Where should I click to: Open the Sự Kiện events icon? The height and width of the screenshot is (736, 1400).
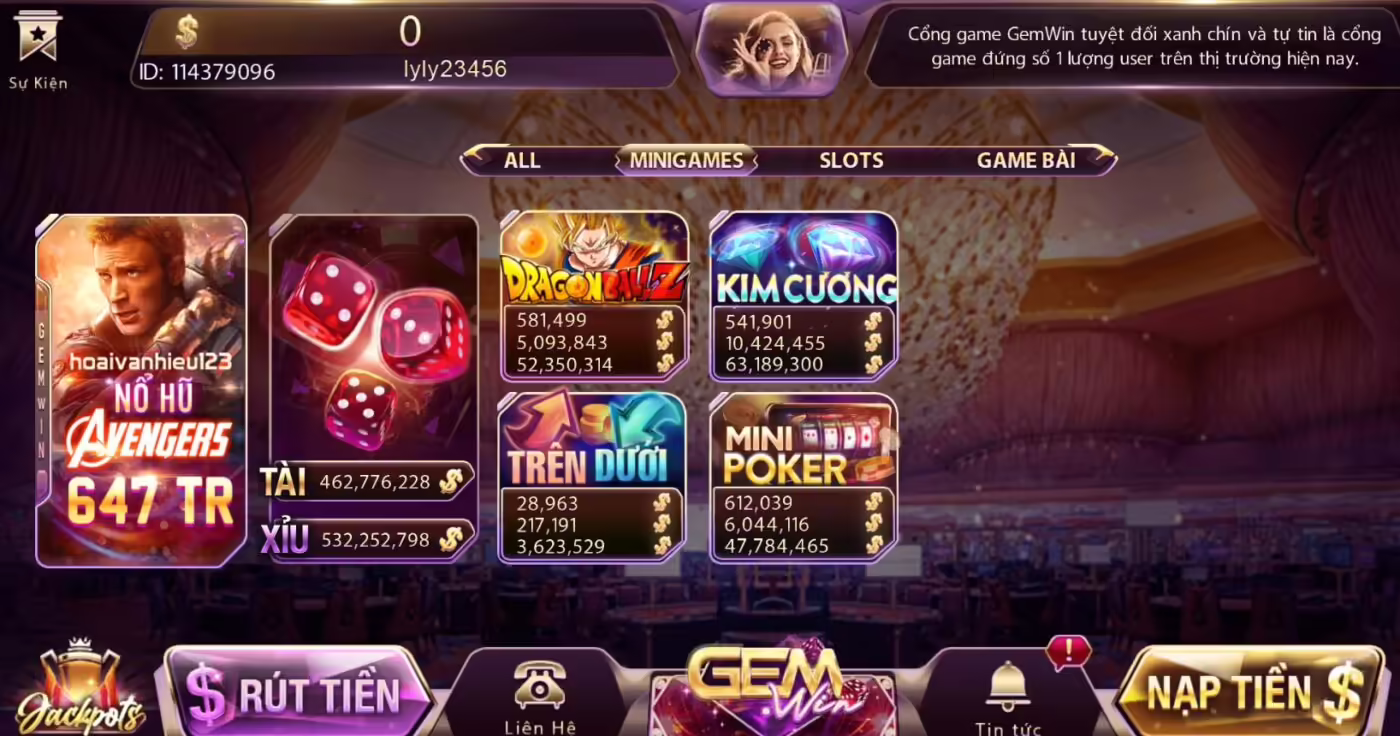39,45
